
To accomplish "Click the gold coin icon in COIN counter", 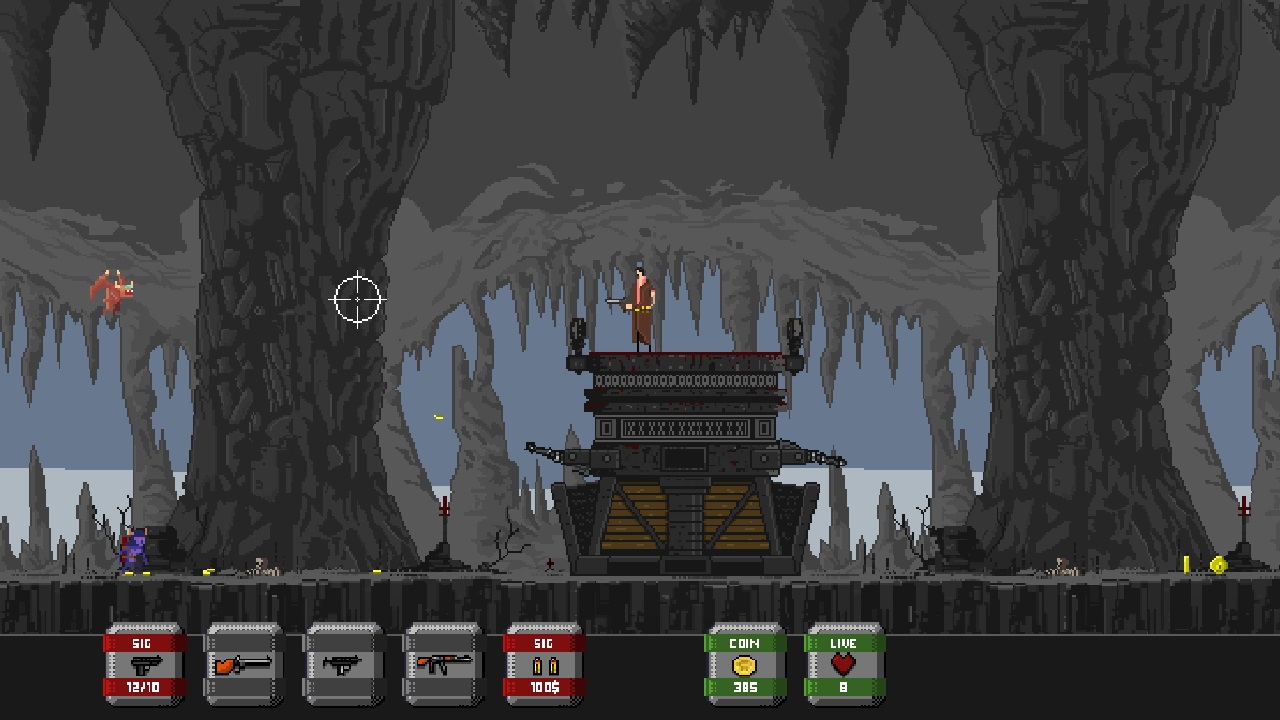I will click(x=745, y=665).
